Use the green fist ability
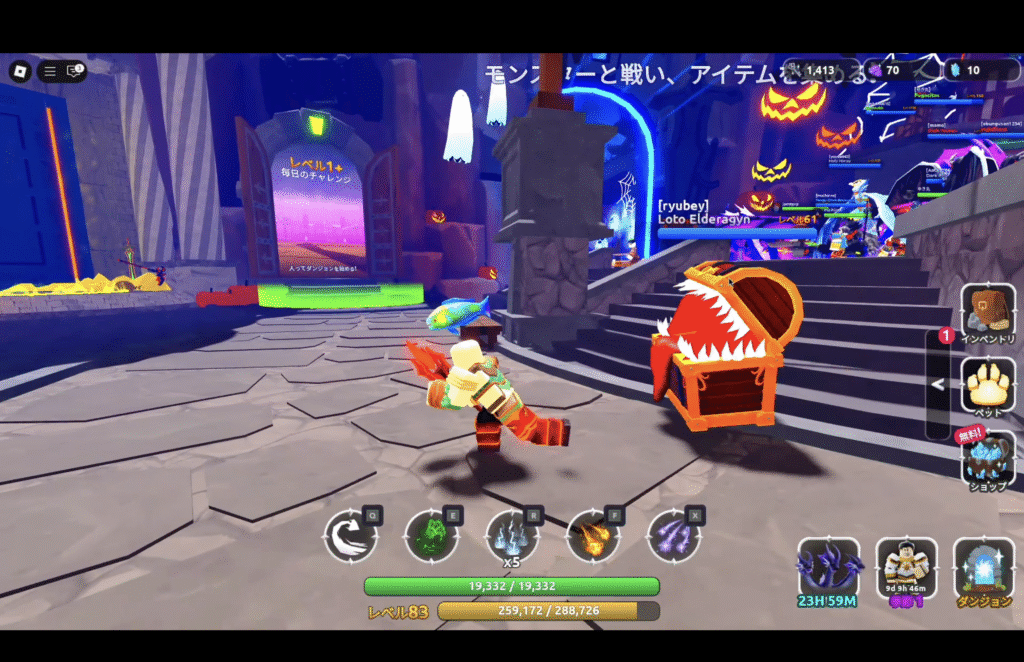The height and width of the screenshot is (662, 1024). [x=431, y=537]
